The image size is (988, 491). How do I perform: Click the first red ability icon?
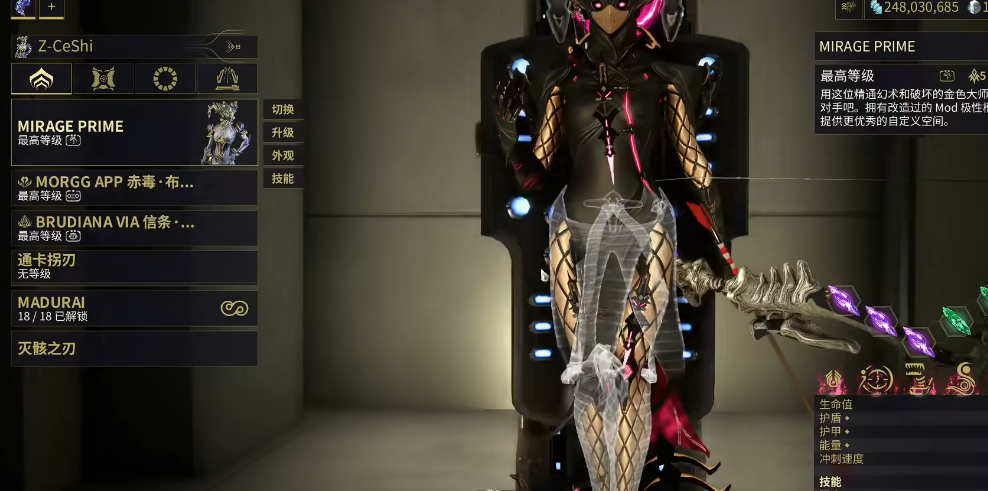(x=832, y=380)
